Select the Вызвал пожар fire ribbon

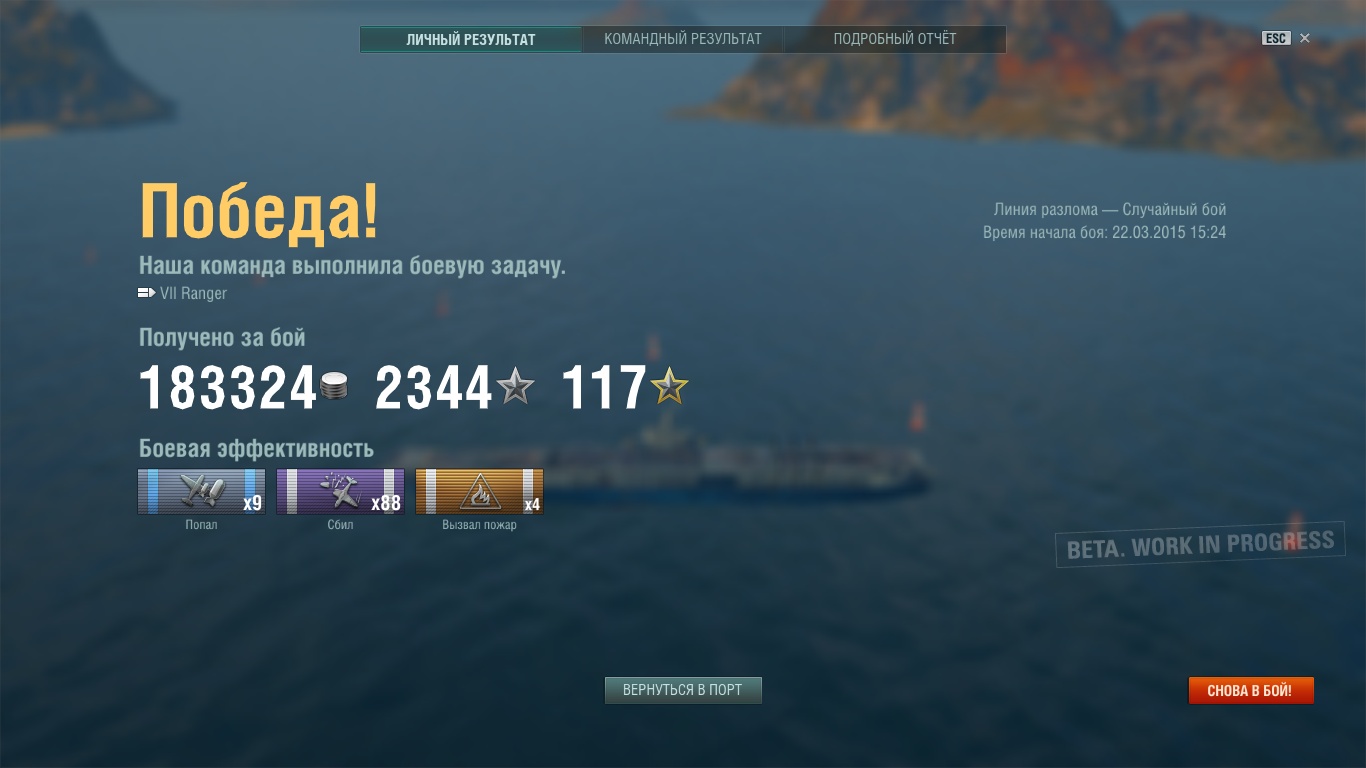pyautogui.click(x=480, y=491)
